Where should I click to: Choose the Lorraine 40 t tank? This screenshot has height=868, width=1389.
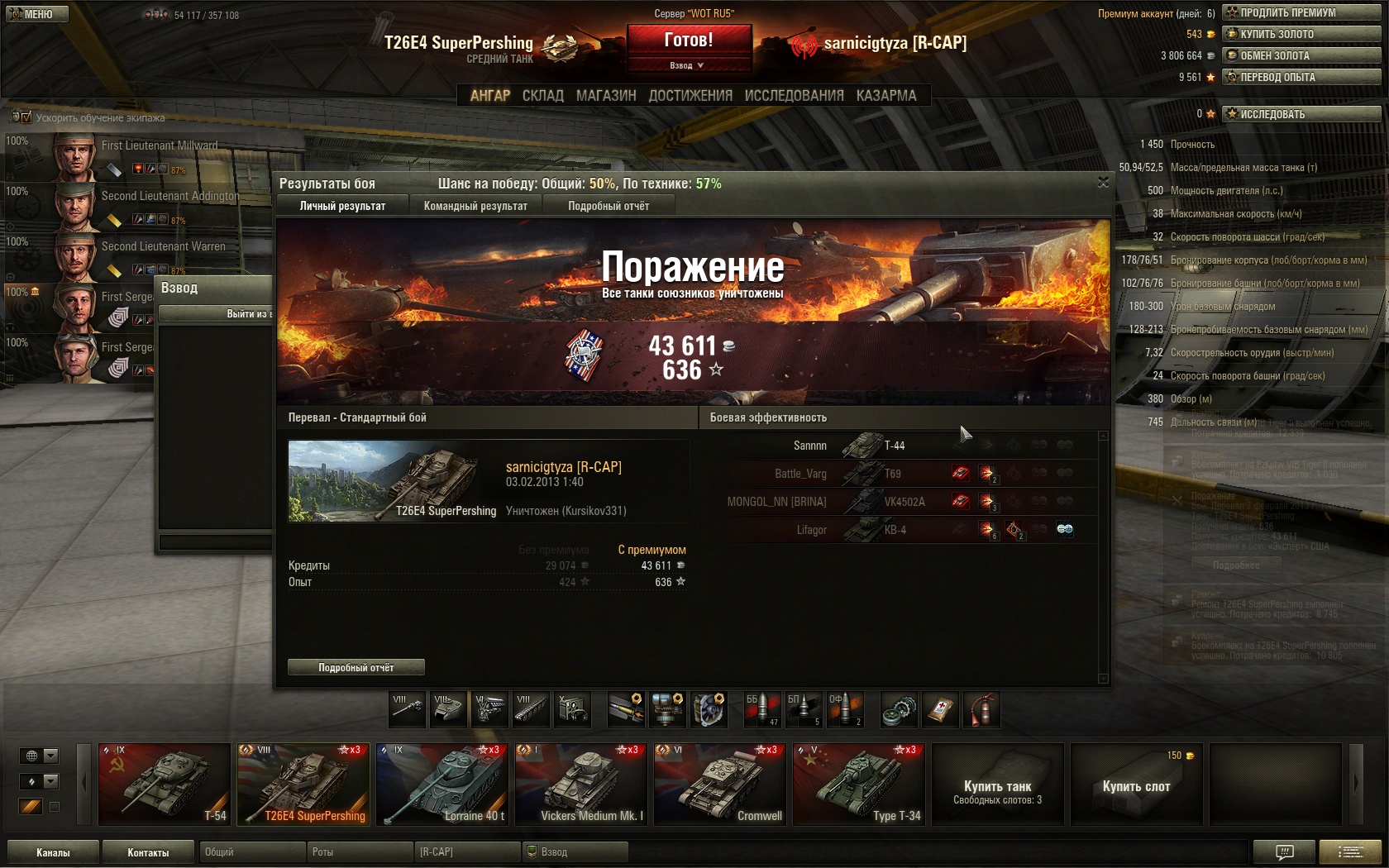[x=442, y=785]
